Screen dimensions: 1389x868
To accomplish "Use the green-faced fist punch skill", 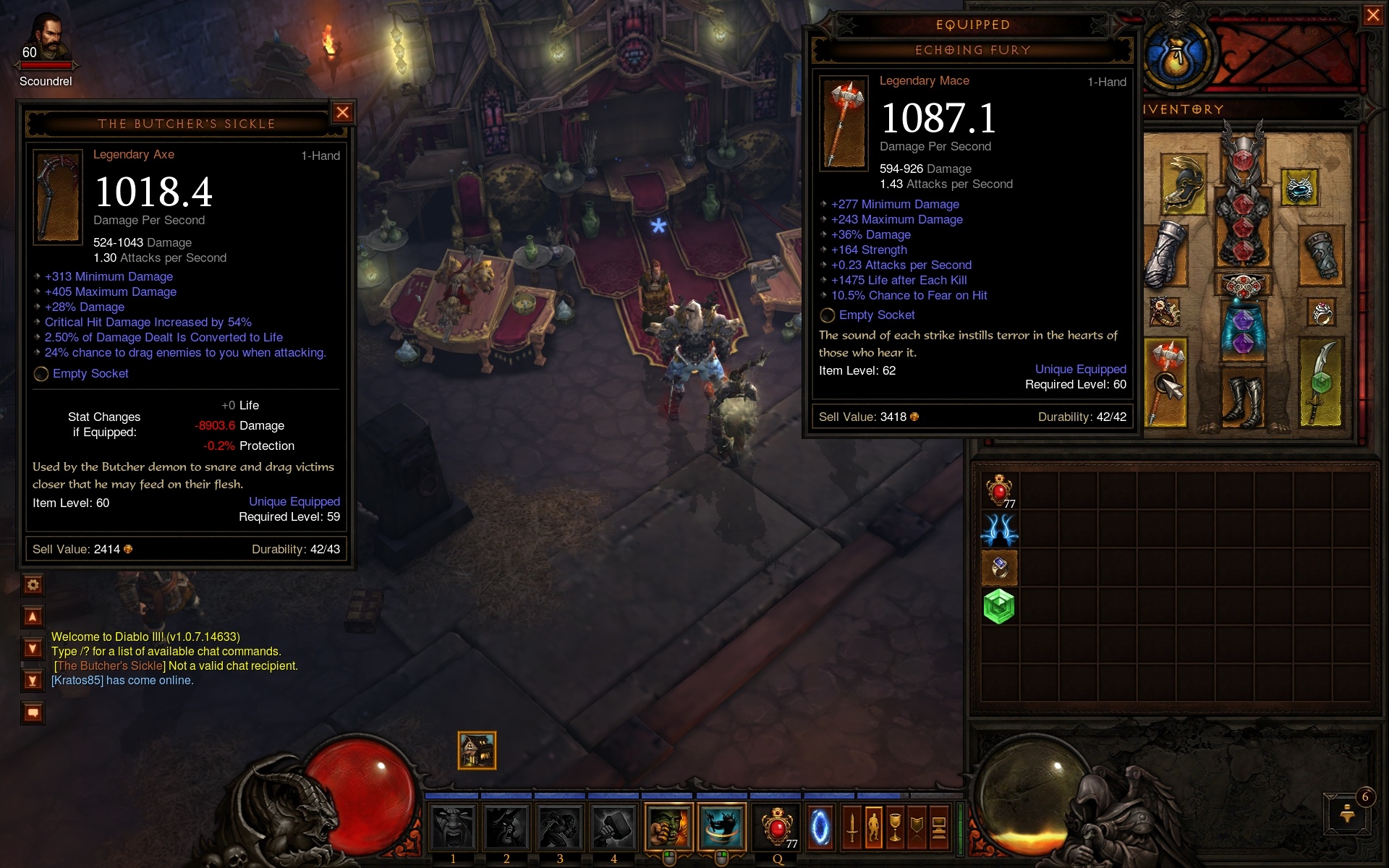I will [x=668, y=827].
